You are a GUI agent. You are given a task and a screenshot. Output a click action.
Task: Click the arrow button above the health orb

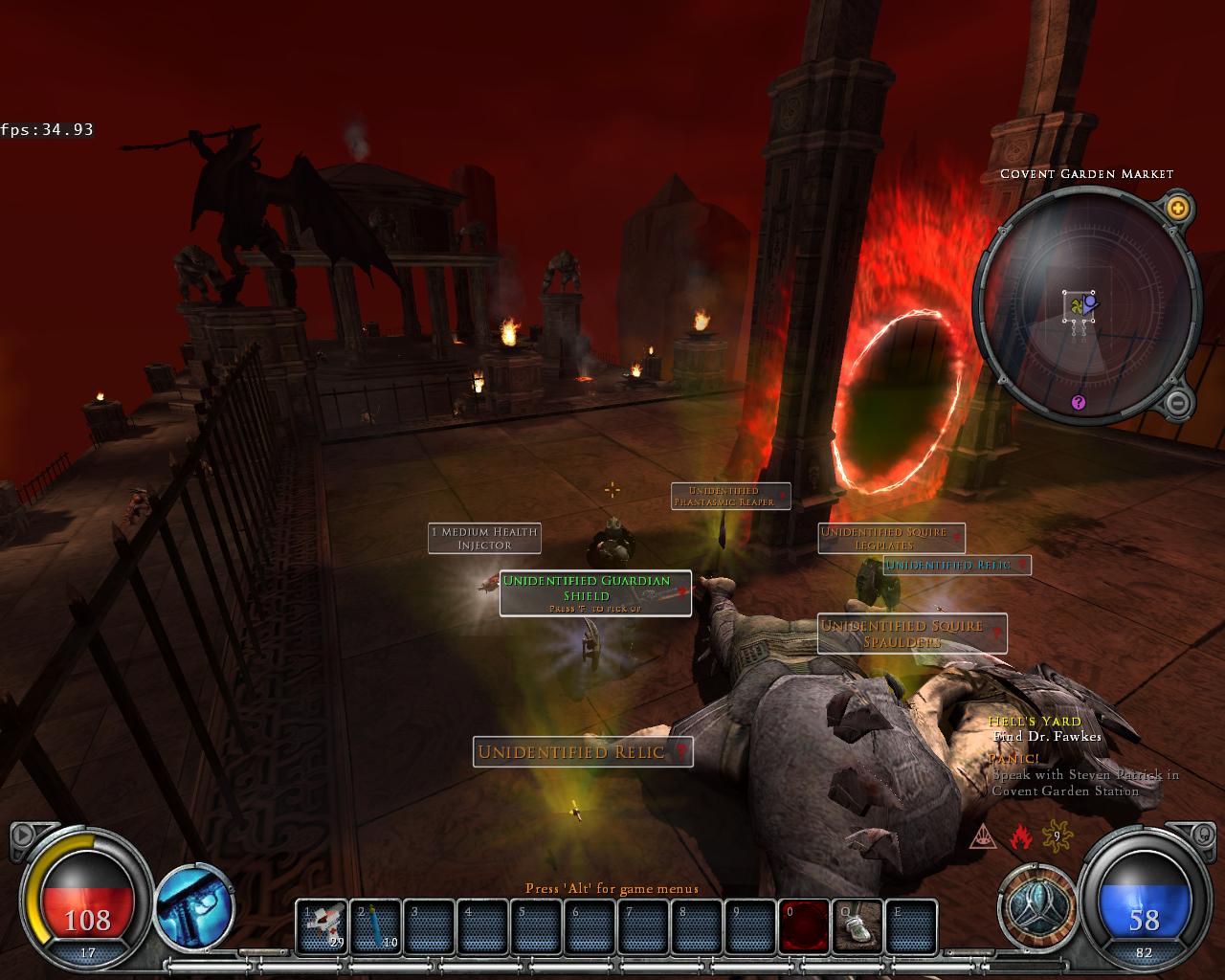click(x=22, y=835)
